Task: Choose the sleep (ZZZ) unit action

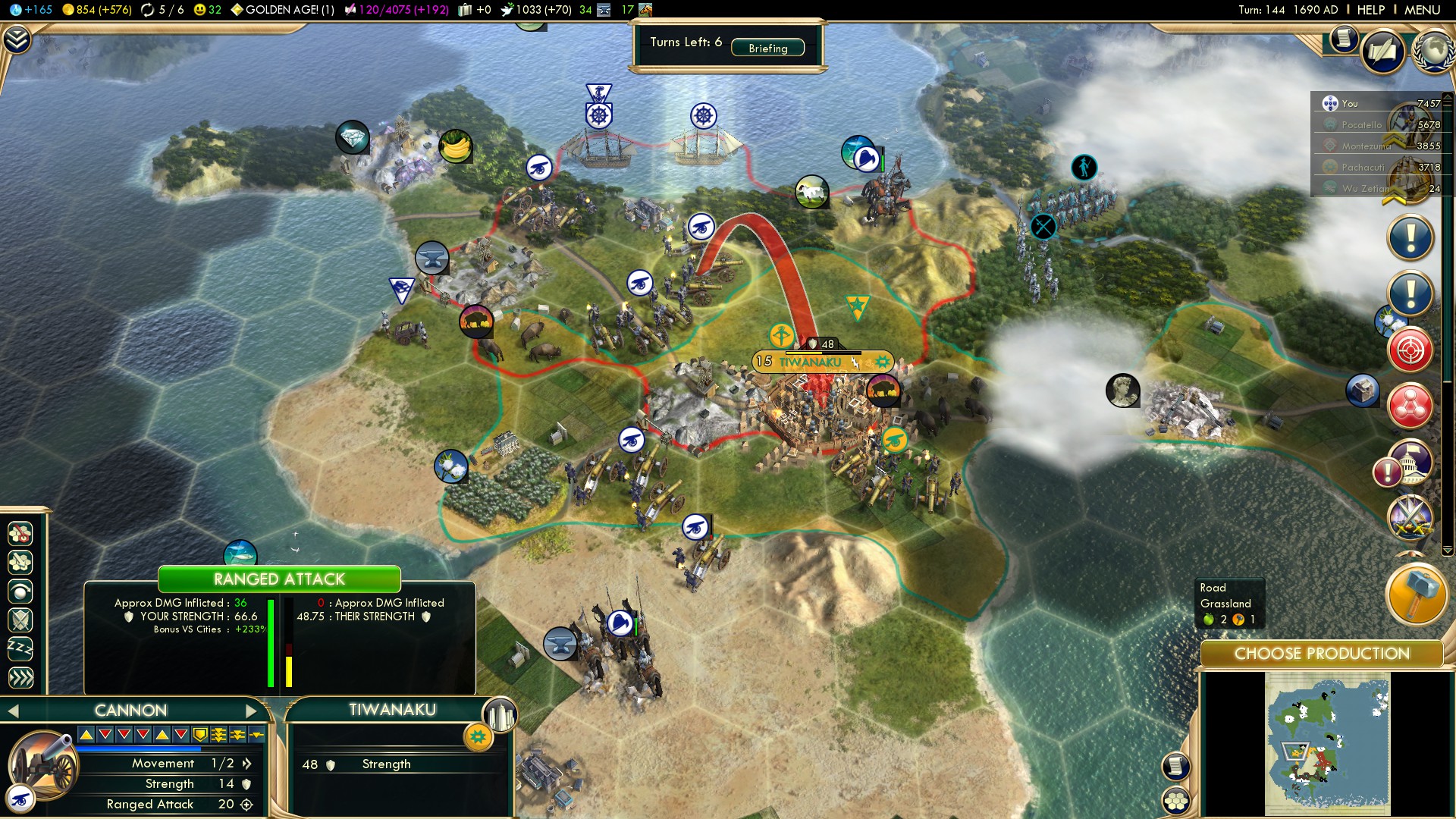Action: pos(20,649)
